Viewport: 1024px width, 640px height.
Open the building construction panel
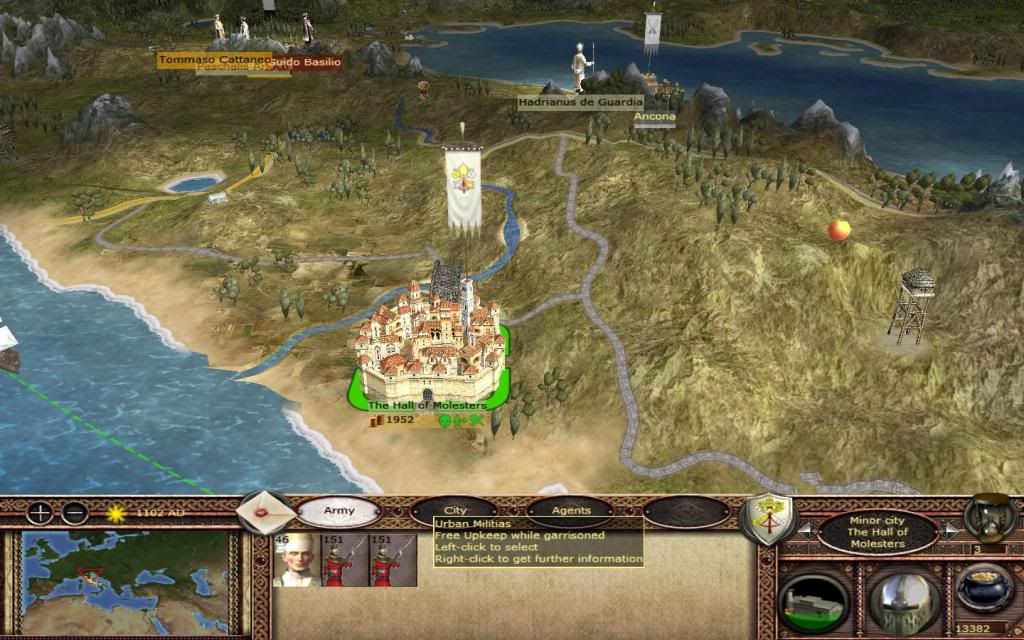[x=813, y=601]
